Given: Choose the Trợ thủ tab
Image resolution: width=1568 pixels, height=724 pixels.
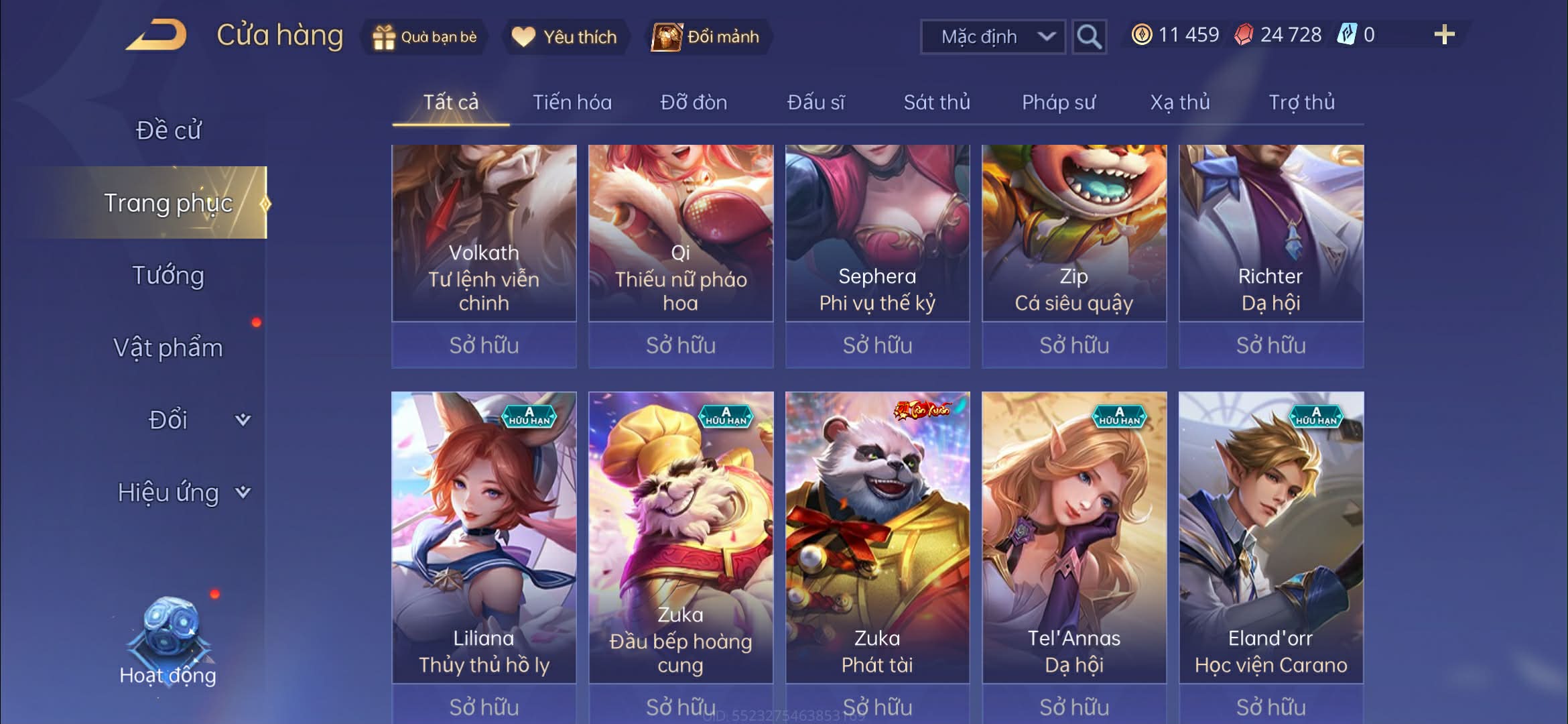Looking at the screenshot, I should [x=1301, y=103].
